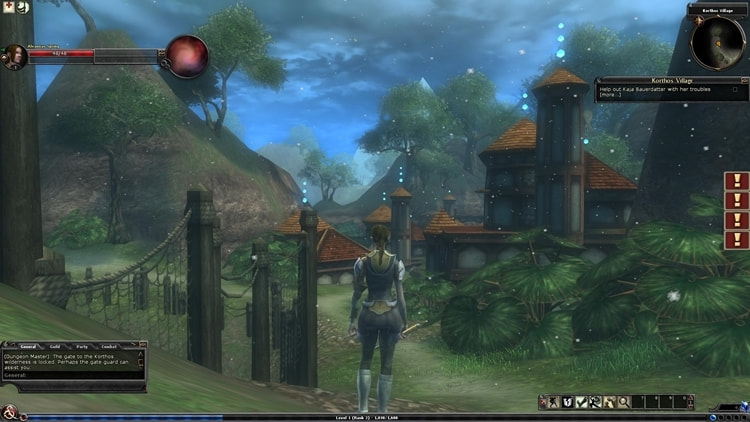This screenshot has width=750, height=422.
Task: Open the main menu swirl button
Action: [x=10, y=411]
